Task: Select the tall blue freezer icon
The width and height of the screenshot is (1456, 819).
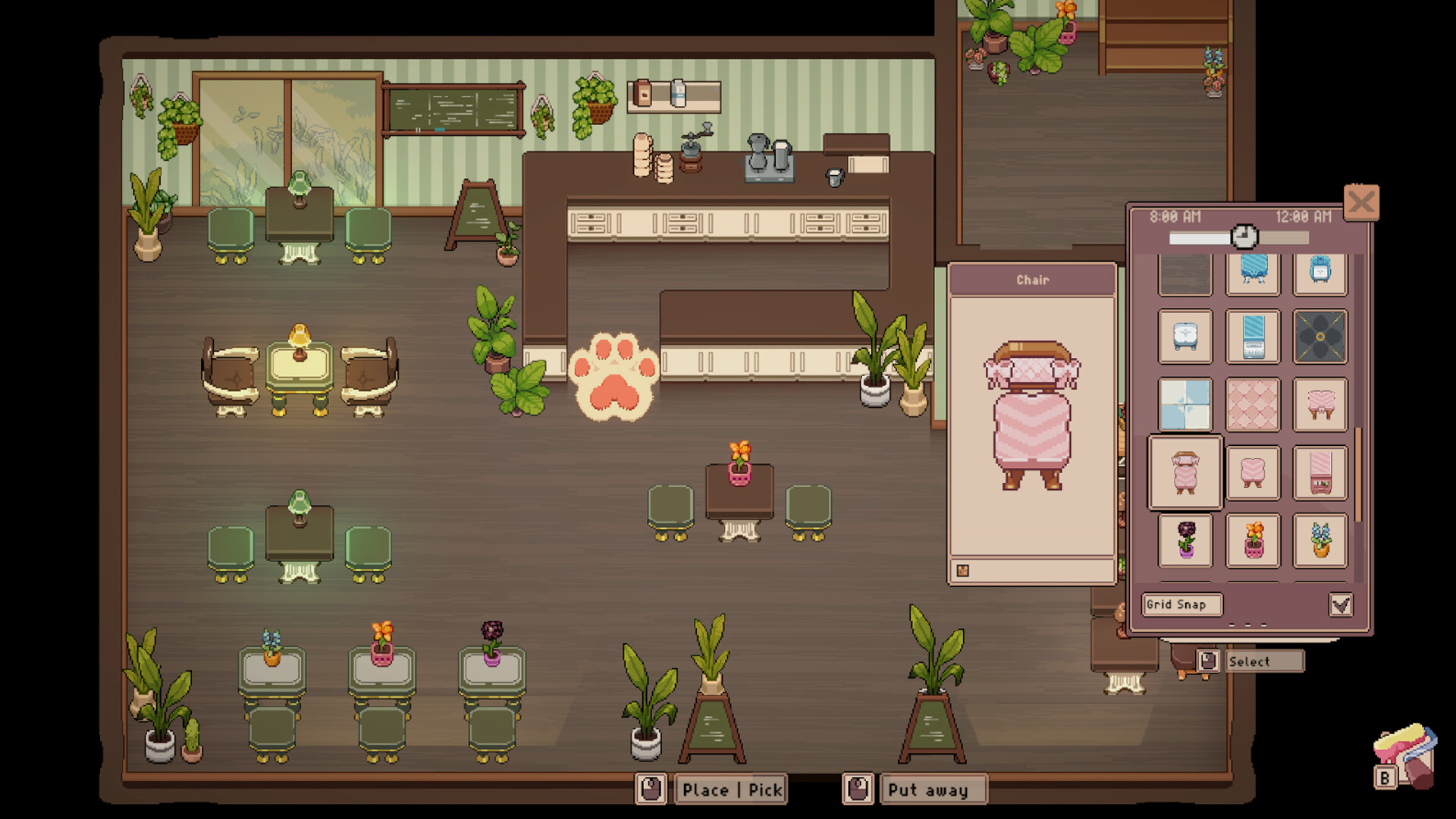Action: coord(1253,336)
